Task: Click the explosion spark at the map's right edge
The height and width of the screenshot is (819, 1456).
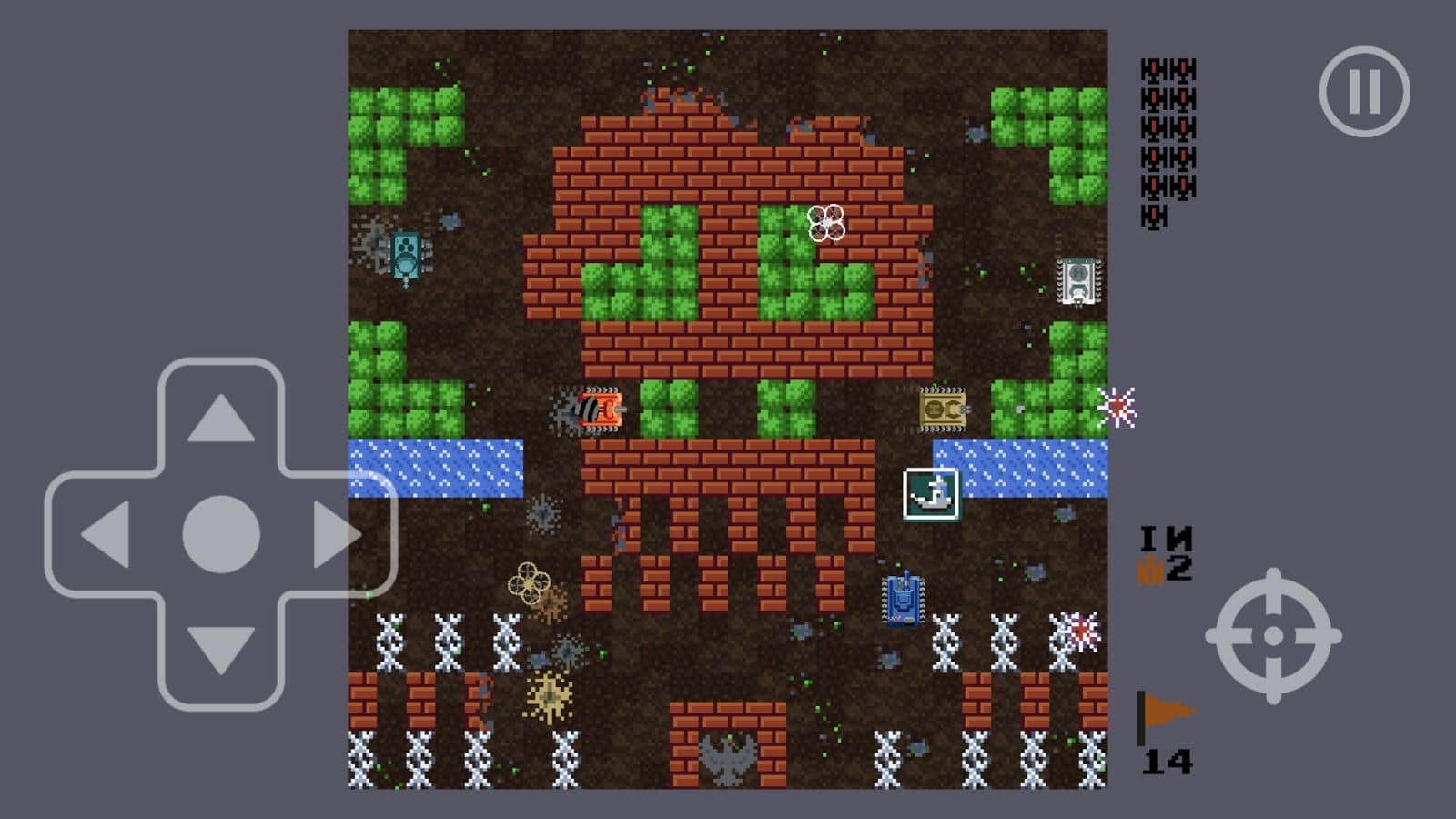Action: tap(1119, 406)
